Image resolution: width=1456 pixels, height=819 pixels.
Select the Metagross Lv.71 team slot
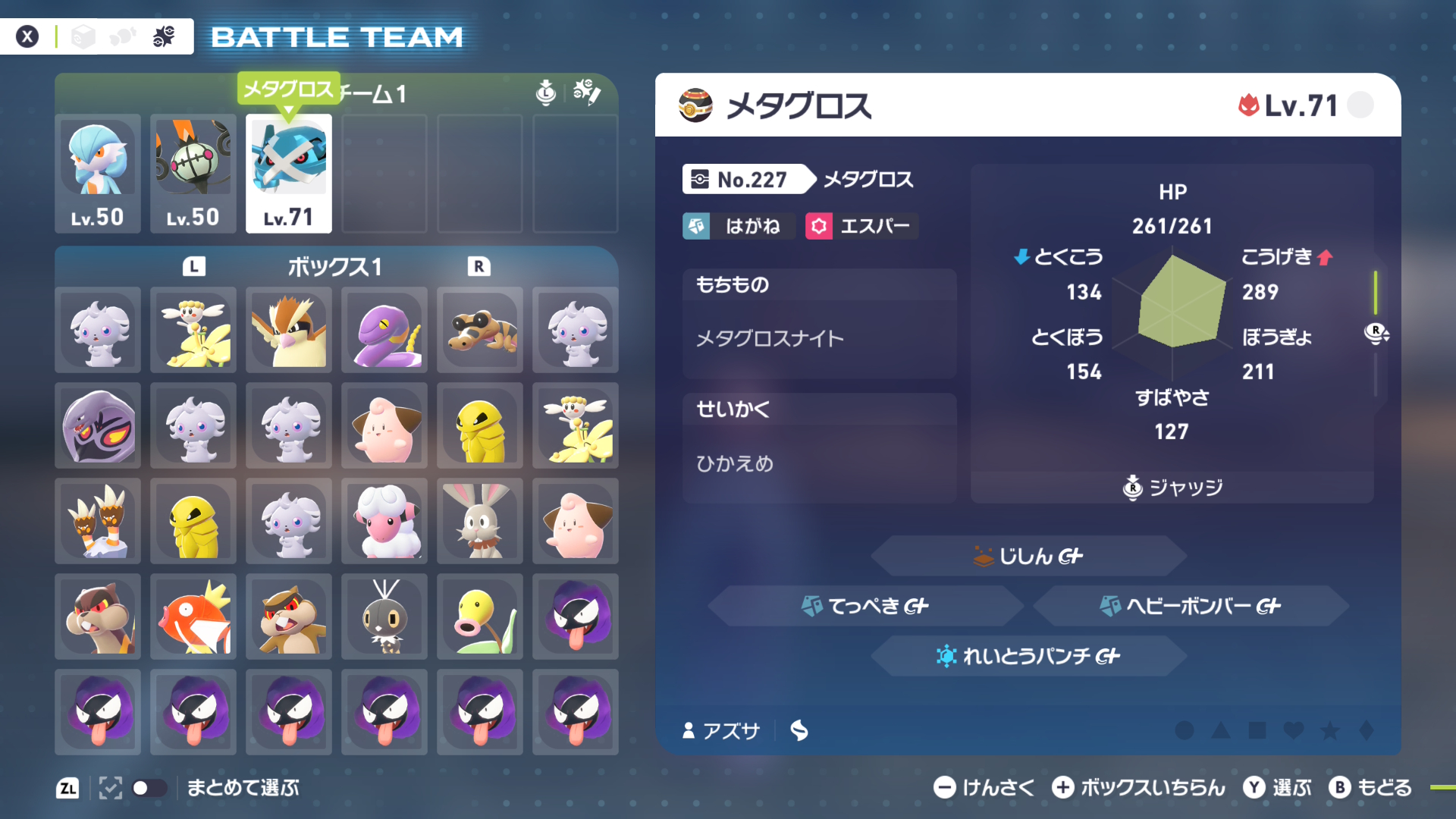(289, 174)
